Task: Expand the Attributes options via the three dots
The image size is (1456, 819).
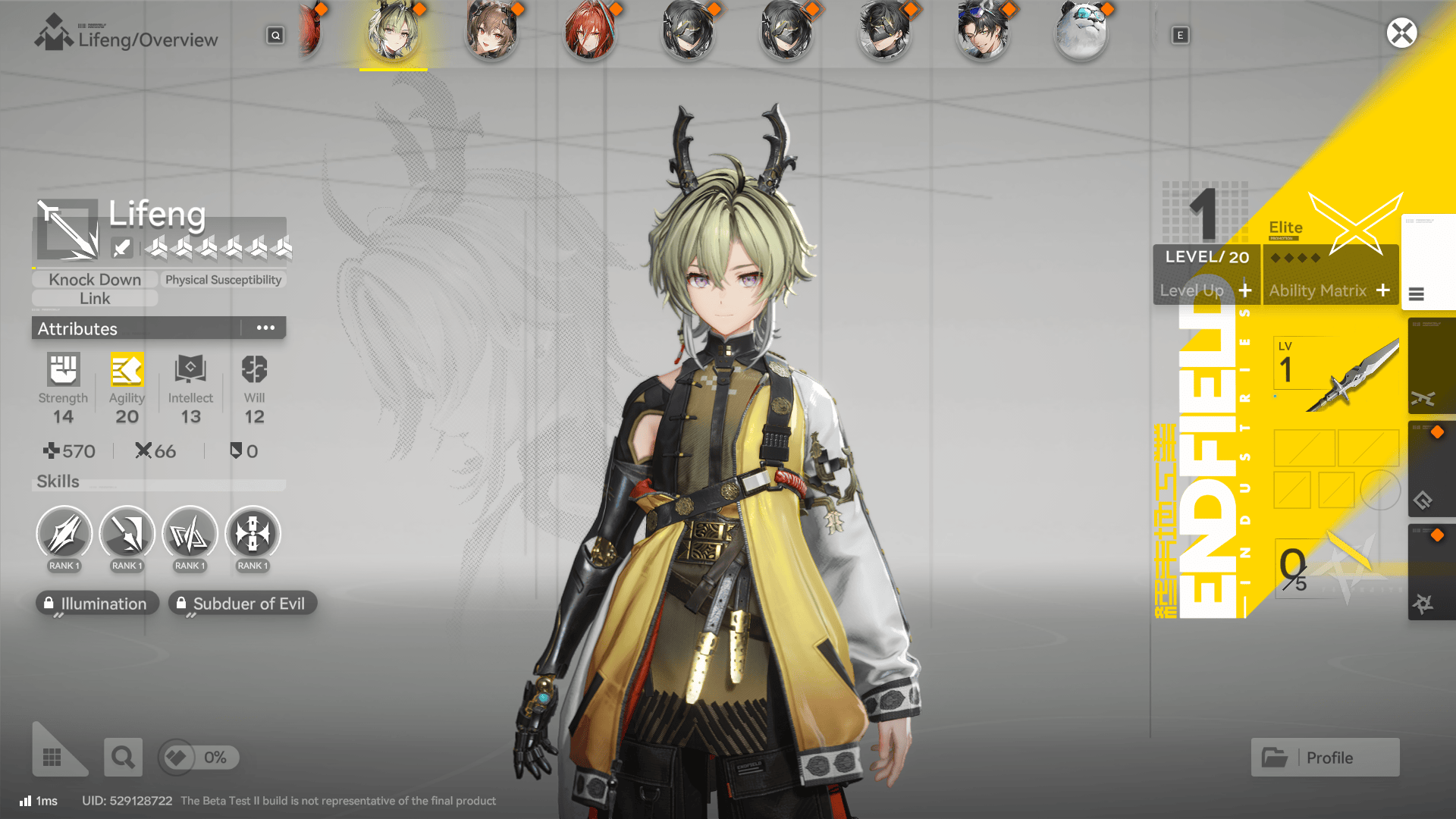Action: coord(265,328)
